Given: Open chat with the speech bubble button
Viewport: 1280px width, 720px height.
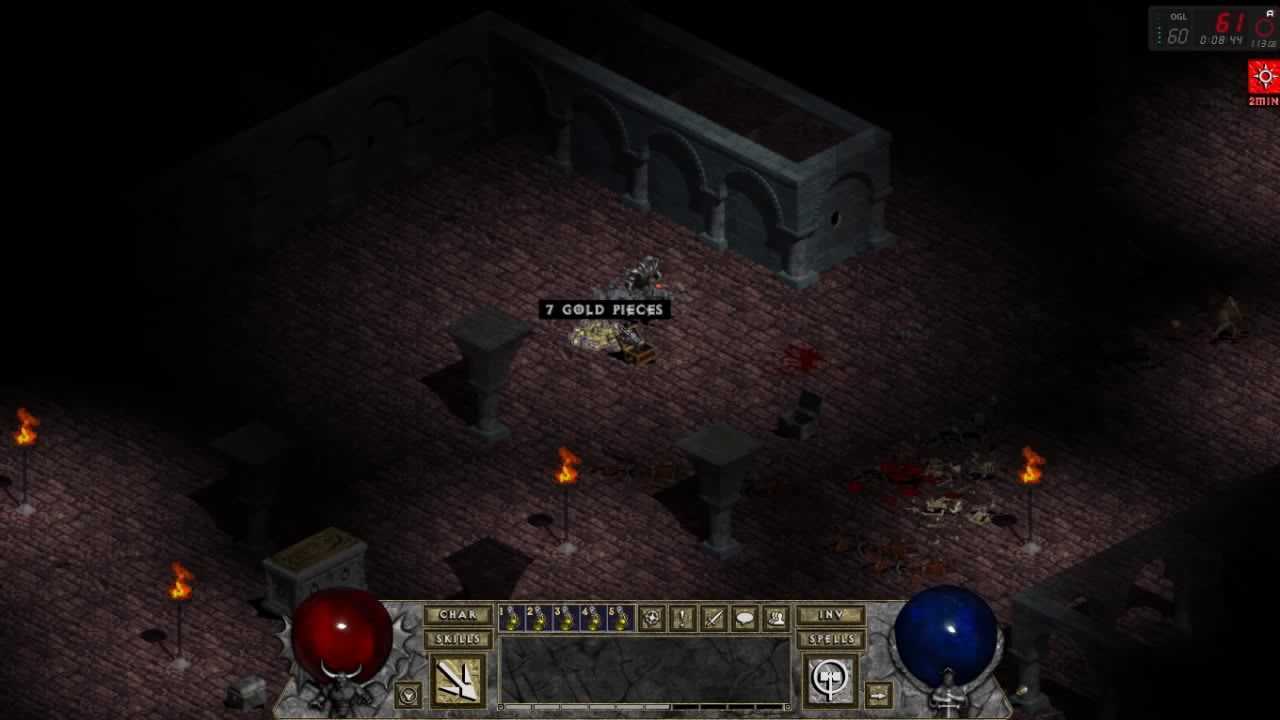Looking at the screenshot, I should (x=745, y=619).
